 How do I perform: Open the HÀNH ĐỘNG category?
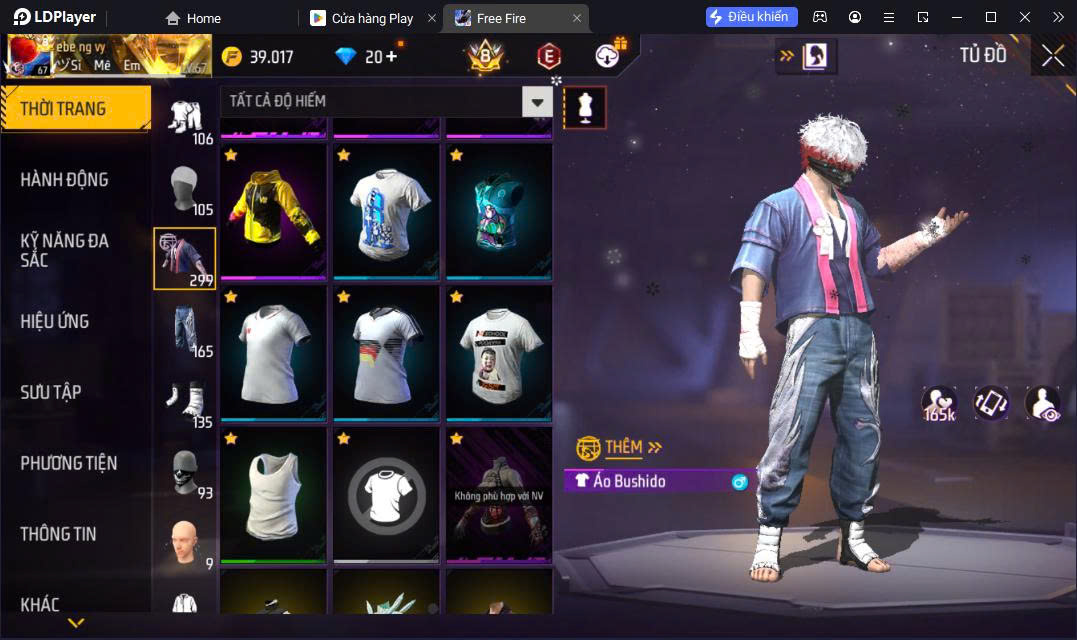pos(65,180)
